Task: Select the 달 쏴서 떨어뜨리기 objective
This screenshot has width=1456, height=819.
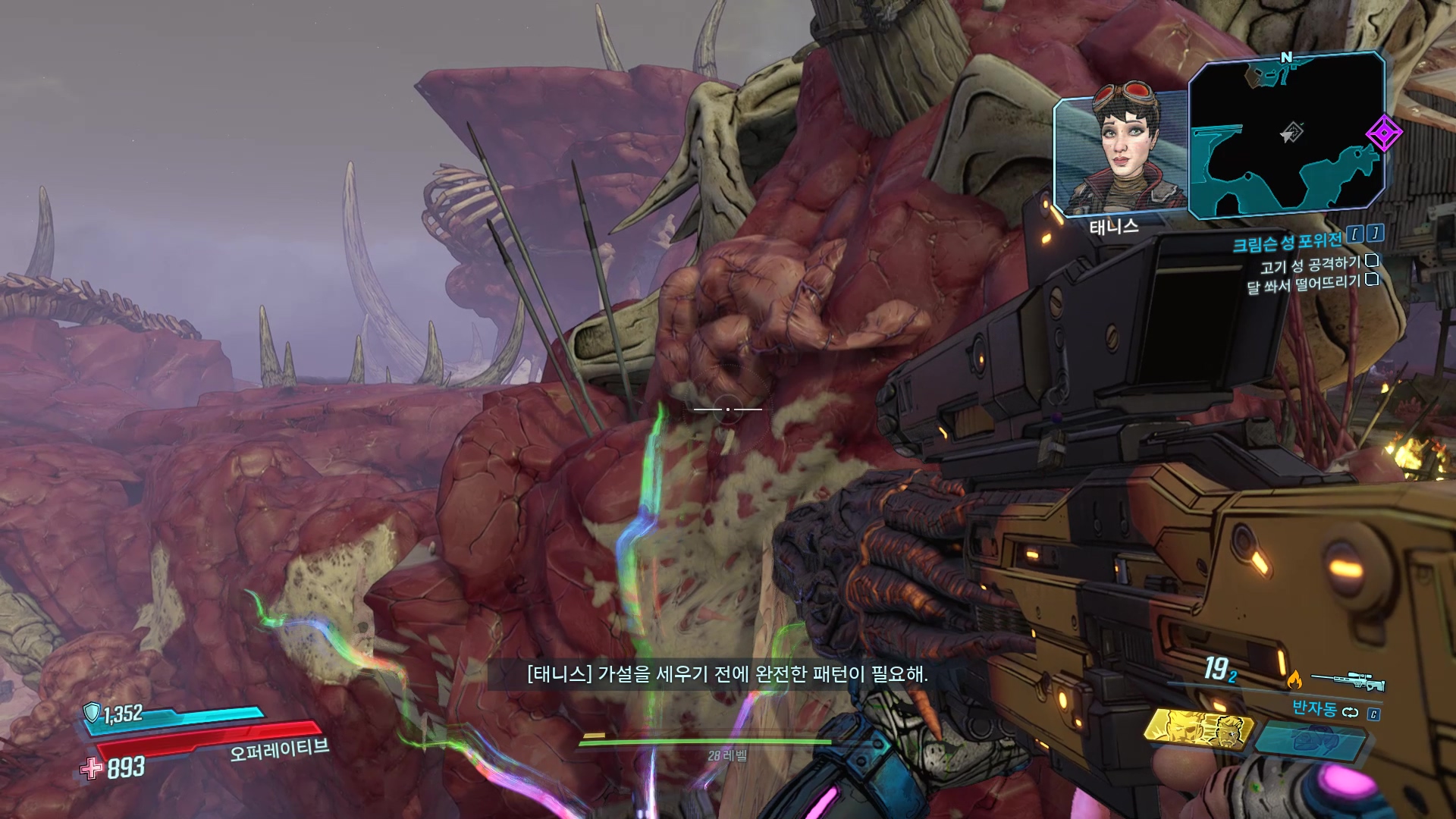Action: point(1304,284)
